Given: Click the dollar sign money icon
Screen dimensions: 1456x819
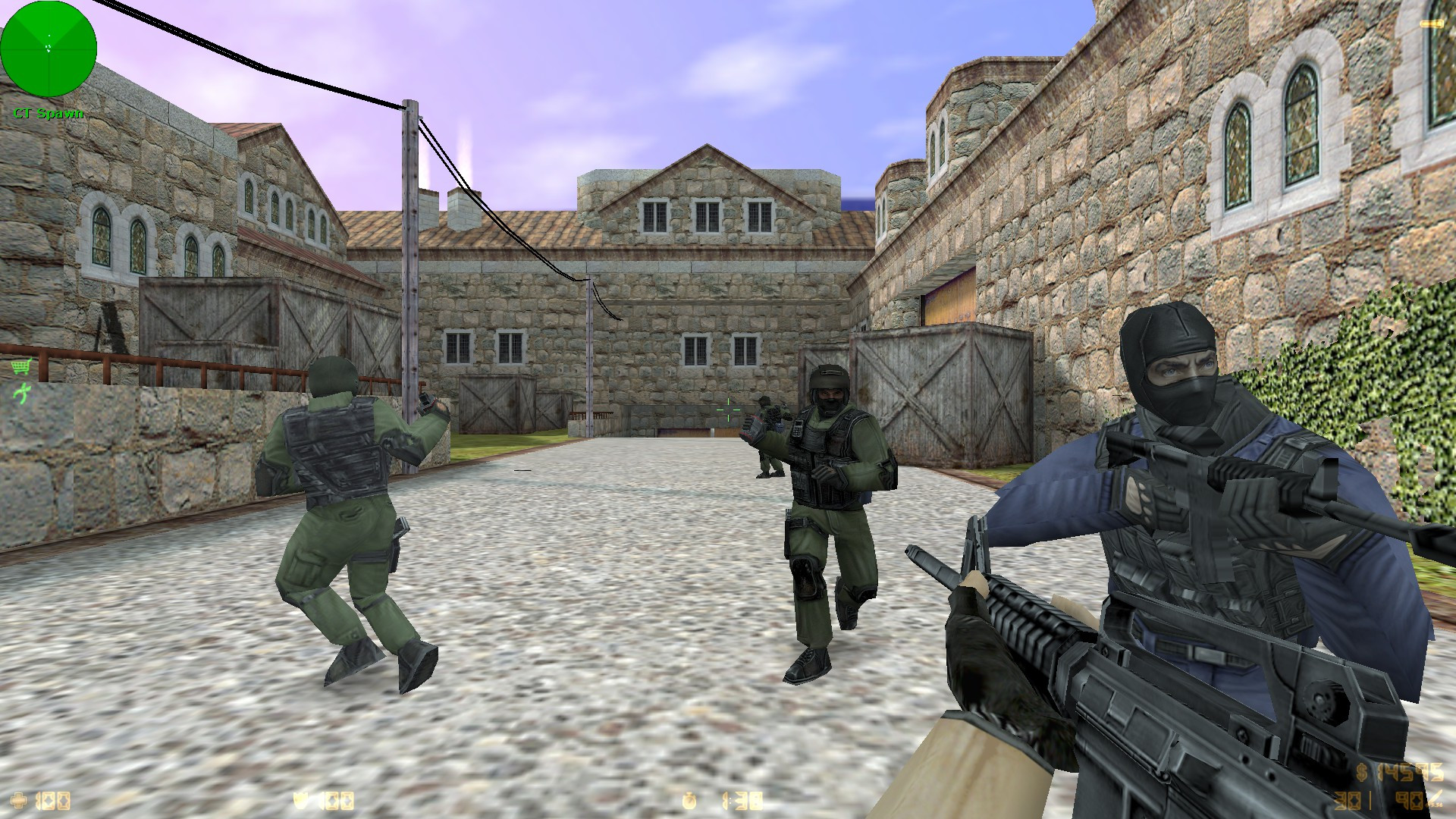Looking at the screenshot, I should (x=1362, y=773).
